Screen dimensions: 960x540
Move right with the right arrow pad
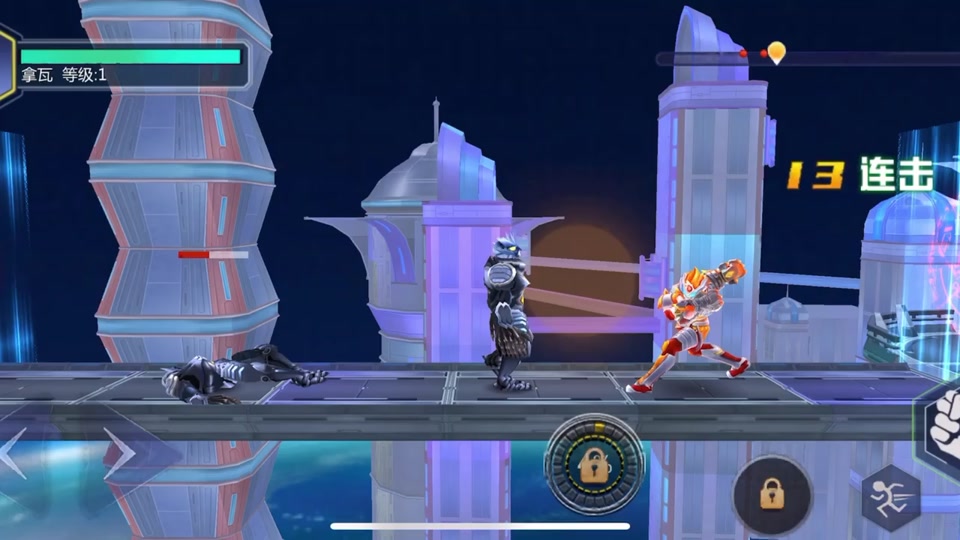coord(122,453)
